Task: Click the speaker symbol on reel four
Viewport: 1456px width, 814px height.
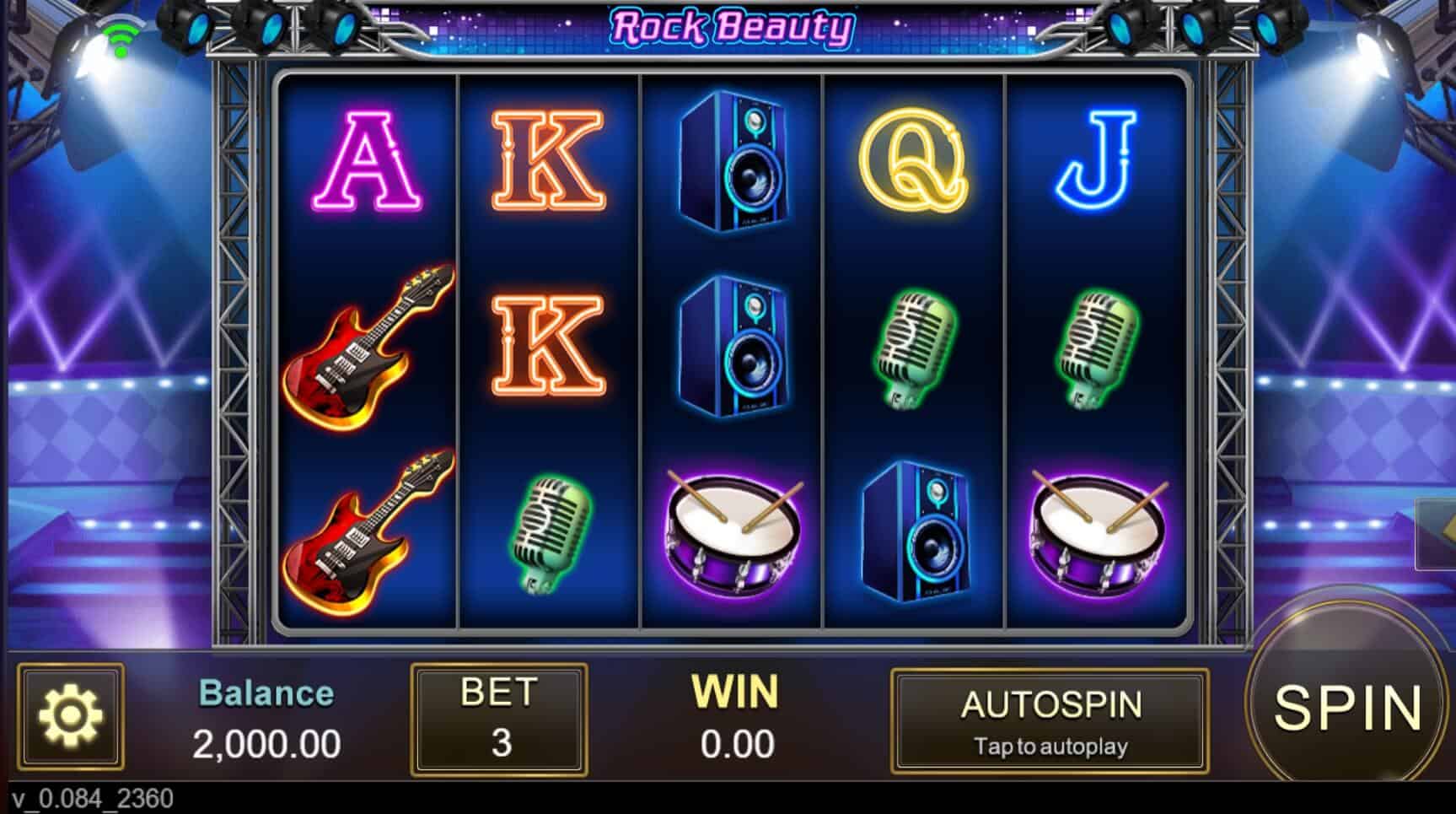Action: [x=913, y=531]
